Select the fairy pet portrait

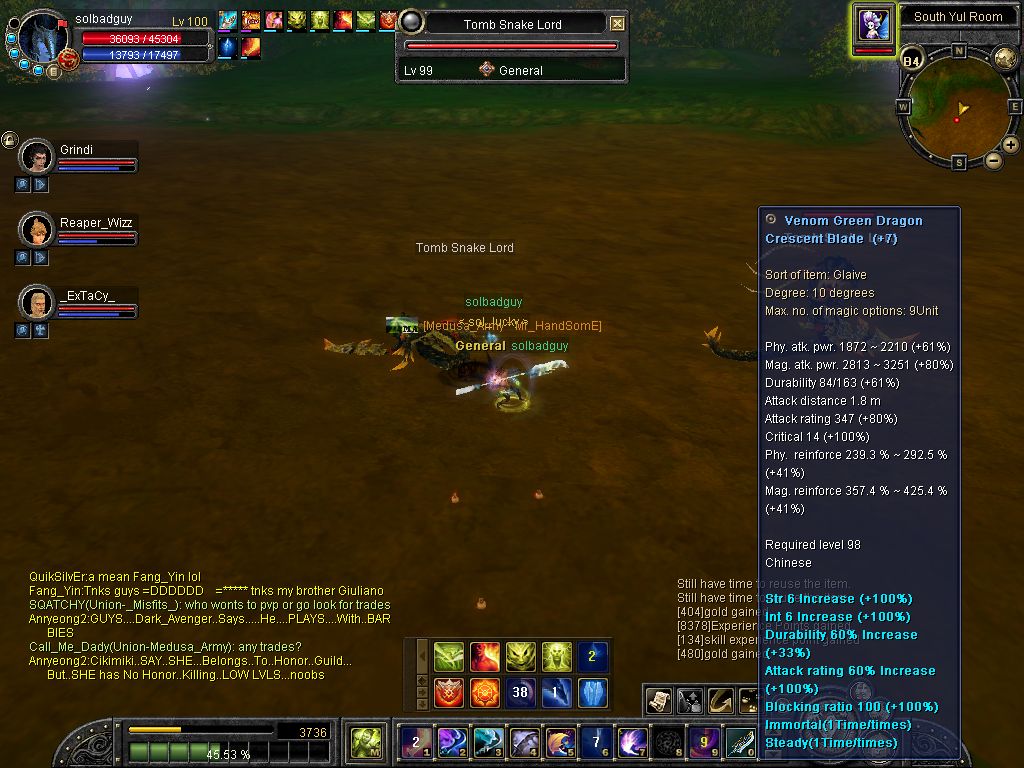click(x=874, y=24)
